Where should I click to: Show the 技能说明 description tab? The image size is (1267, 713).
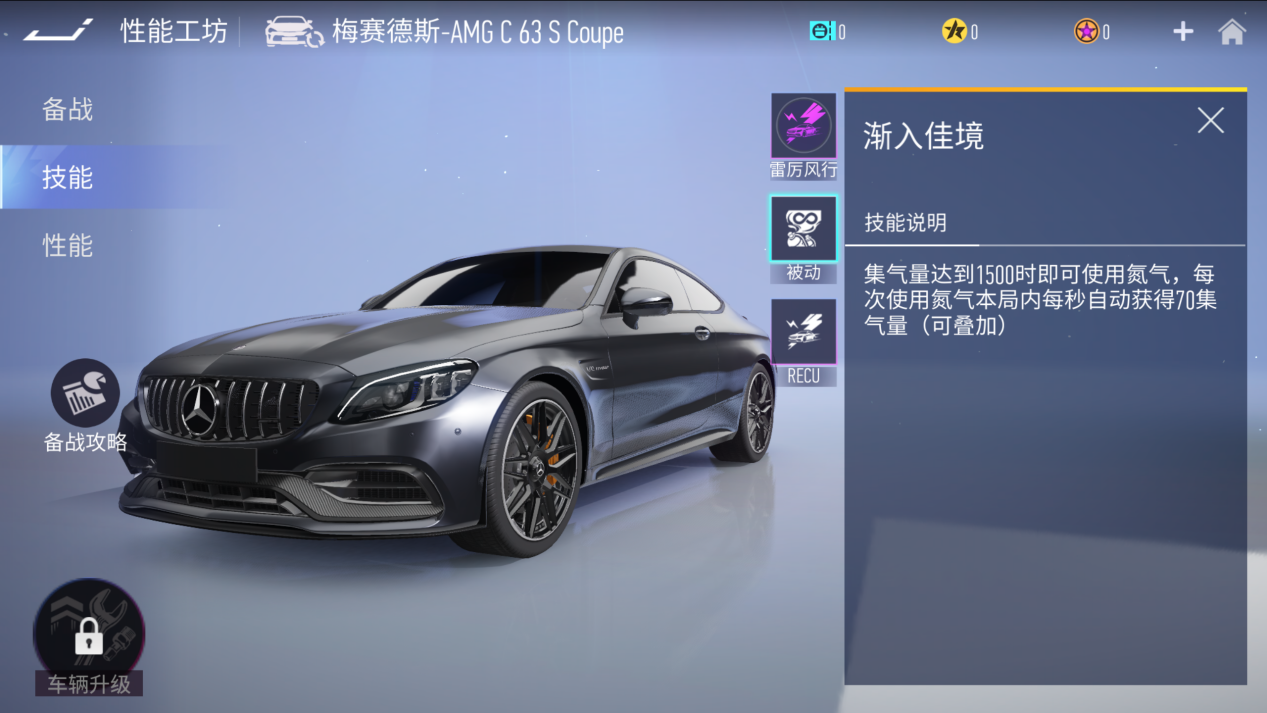click(905, 222)
